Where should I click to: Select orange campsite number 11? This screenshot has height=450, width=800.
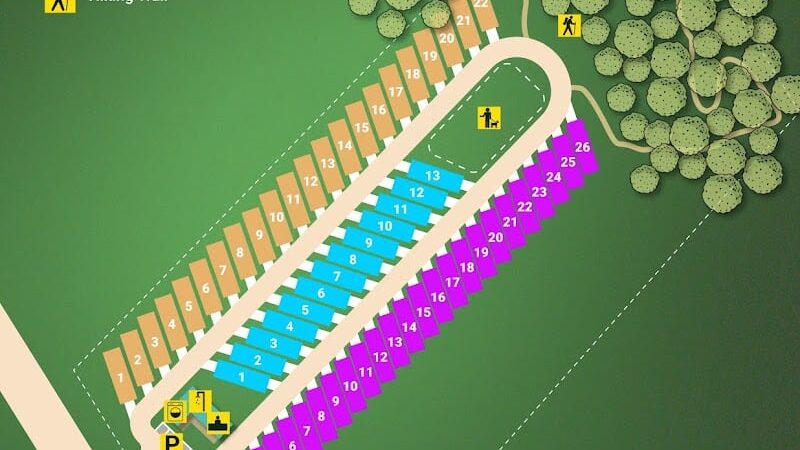coord(293,200)
